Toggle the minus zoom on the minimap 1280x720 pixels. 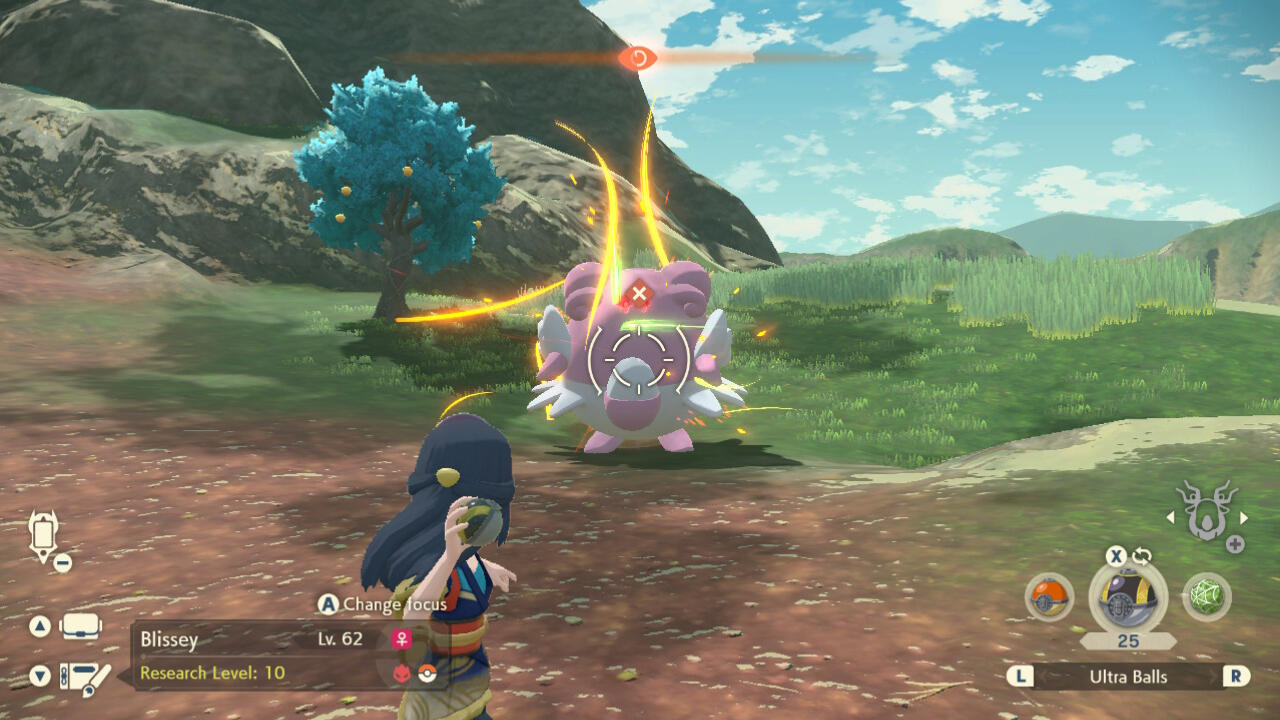[x=62, y=562]
